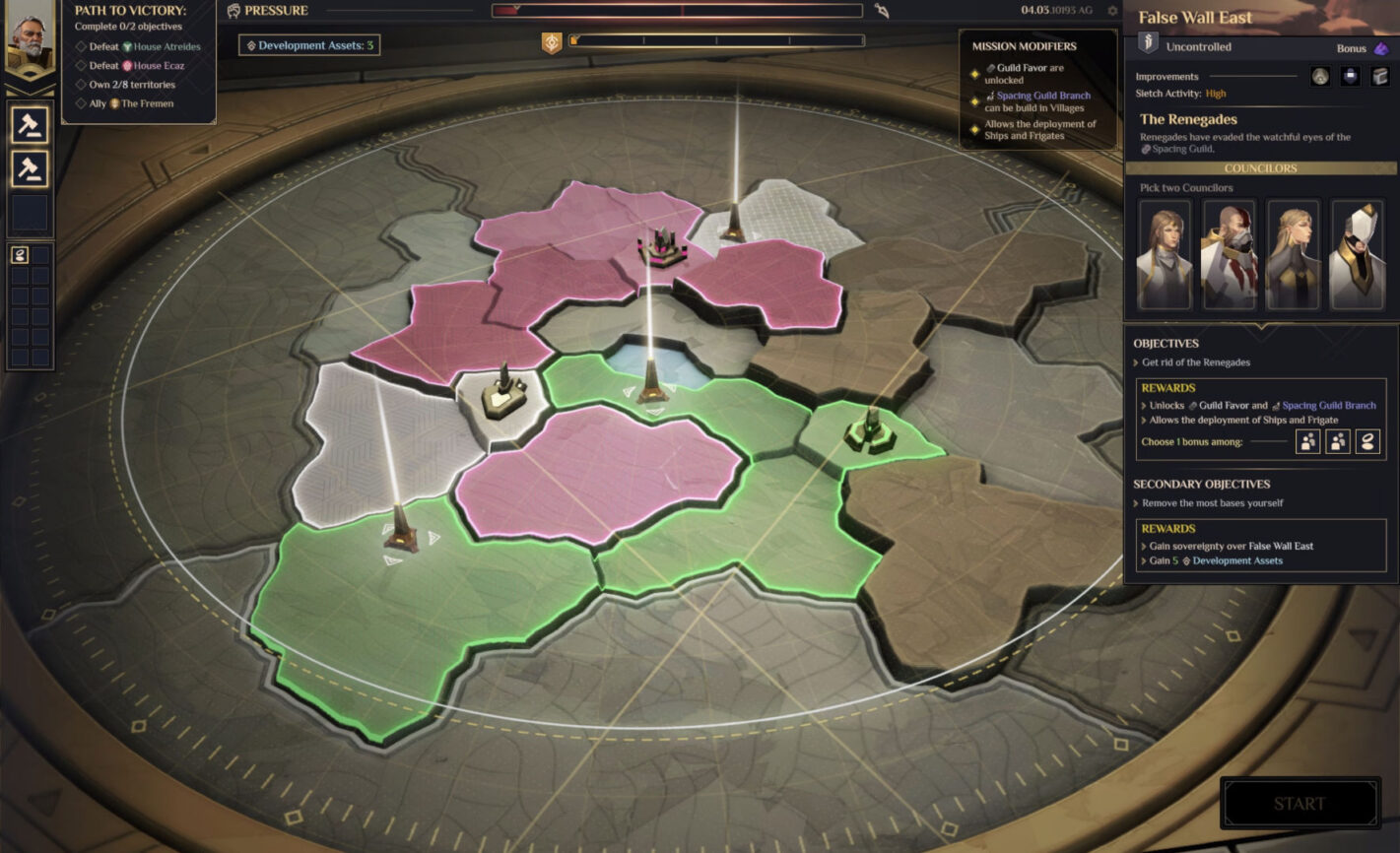Choose the ring-shaped bonus reward icon
This screenshot has height=853, width=1400.
point(1367,442)
